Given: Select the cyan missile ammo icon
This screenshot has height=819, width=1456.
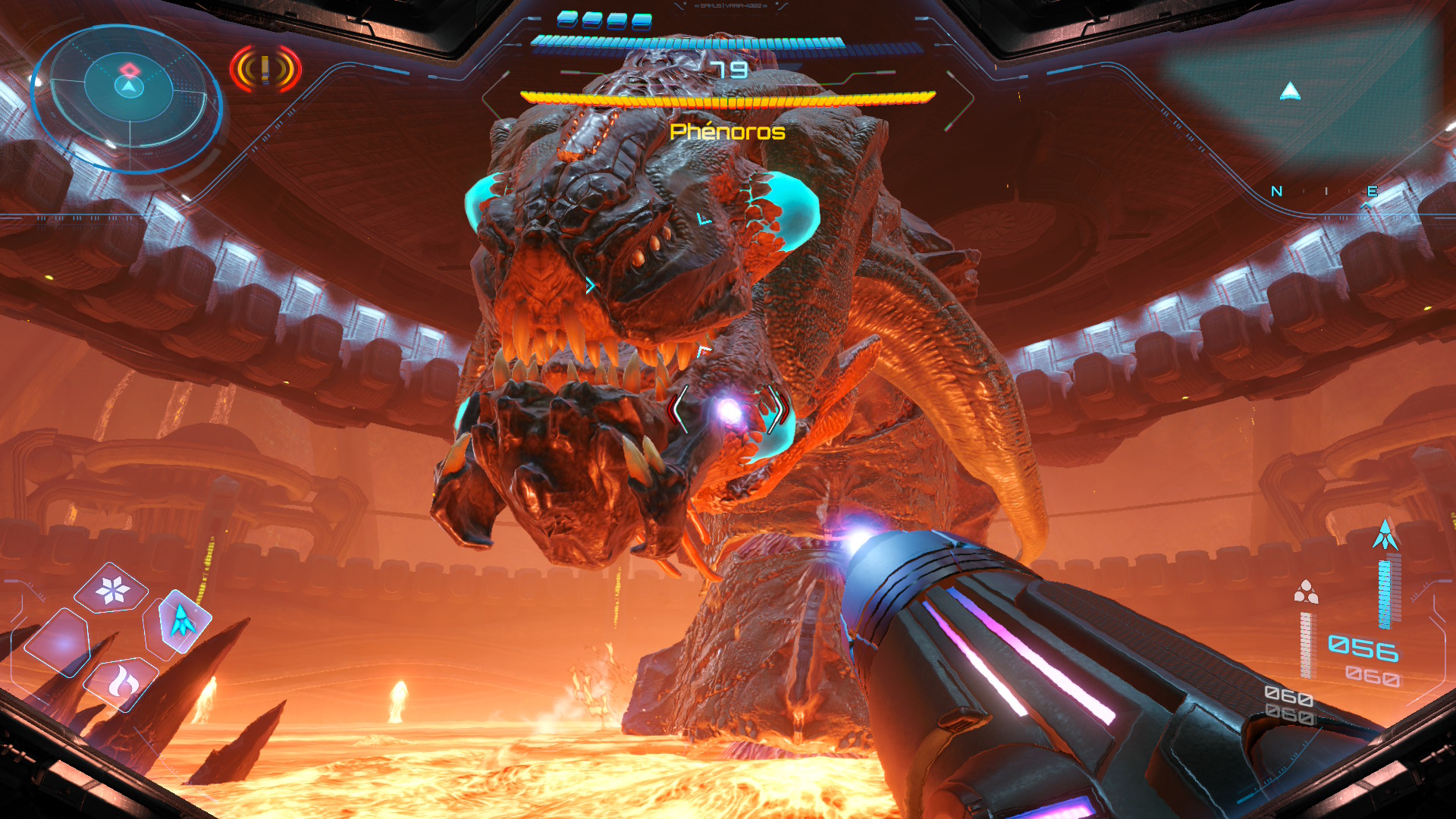Looking at the screenshot, I should tap(1385, 535).
